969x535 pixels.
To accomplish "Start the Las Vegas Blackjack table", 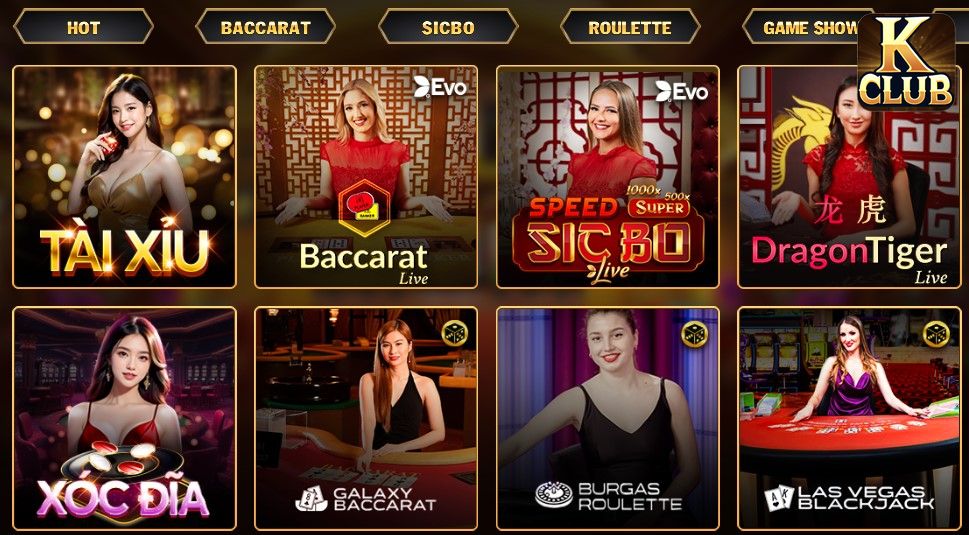I will (x=848, y=418).
